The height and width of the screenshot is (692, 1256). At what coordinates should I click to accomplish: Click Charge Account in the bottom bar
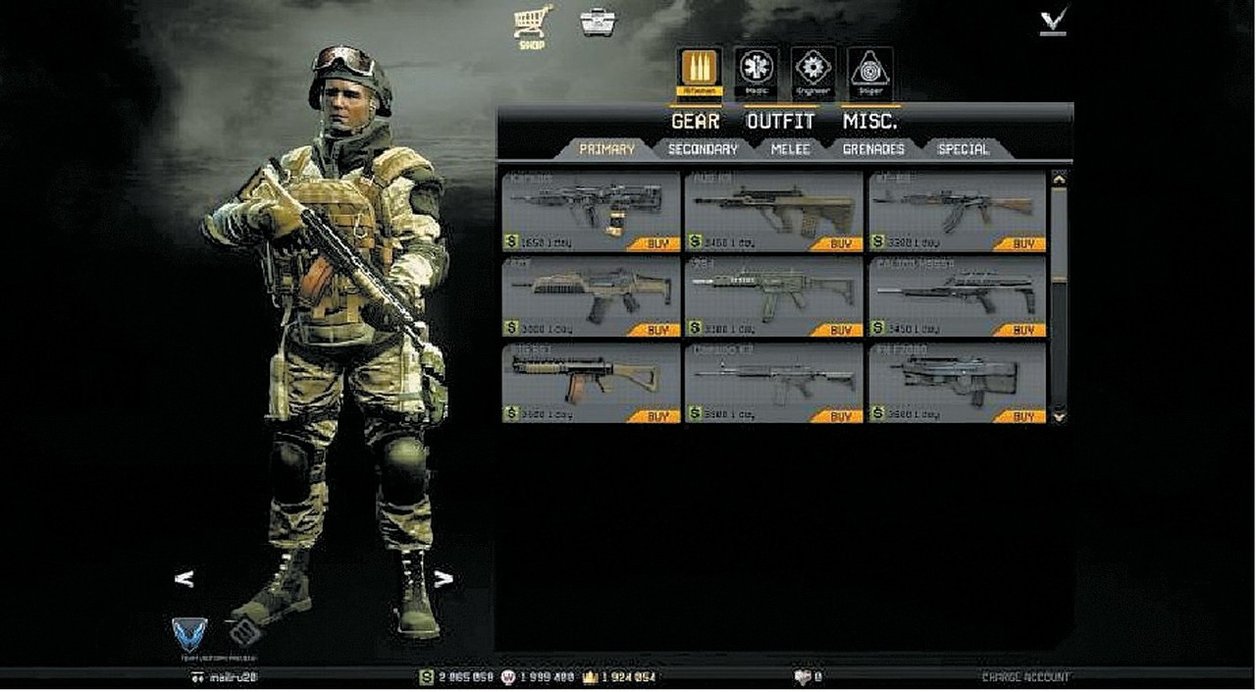pos(1025,677)
